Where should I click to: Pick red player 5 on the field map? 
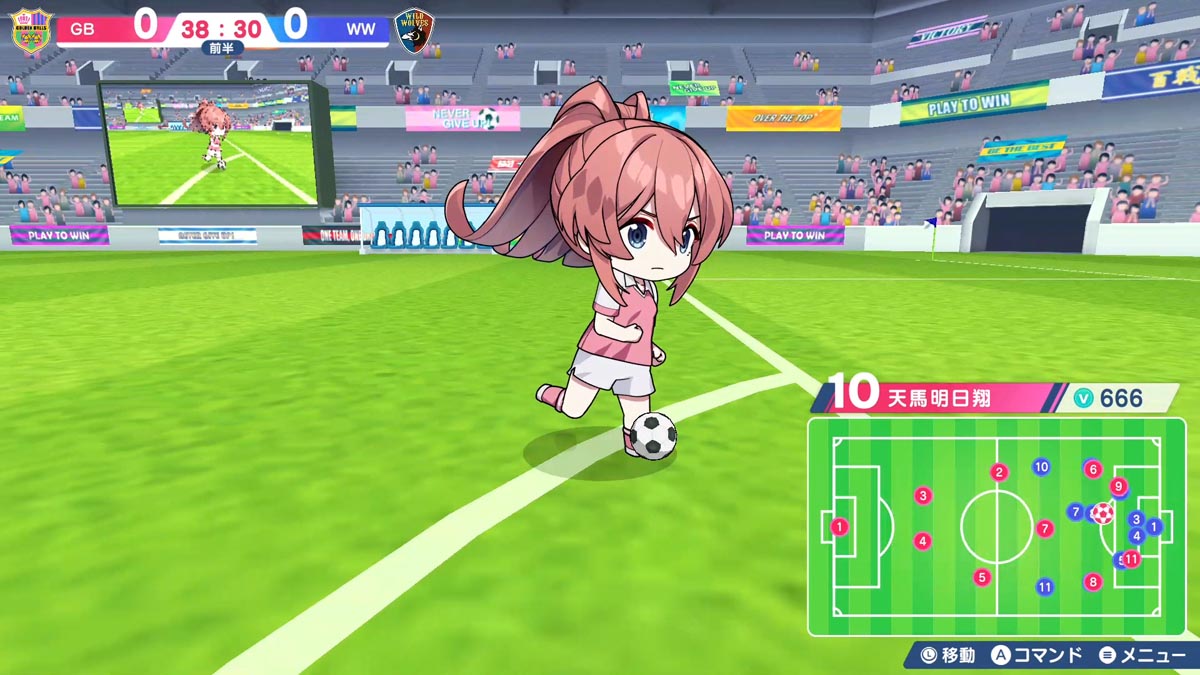click(982, 577)
